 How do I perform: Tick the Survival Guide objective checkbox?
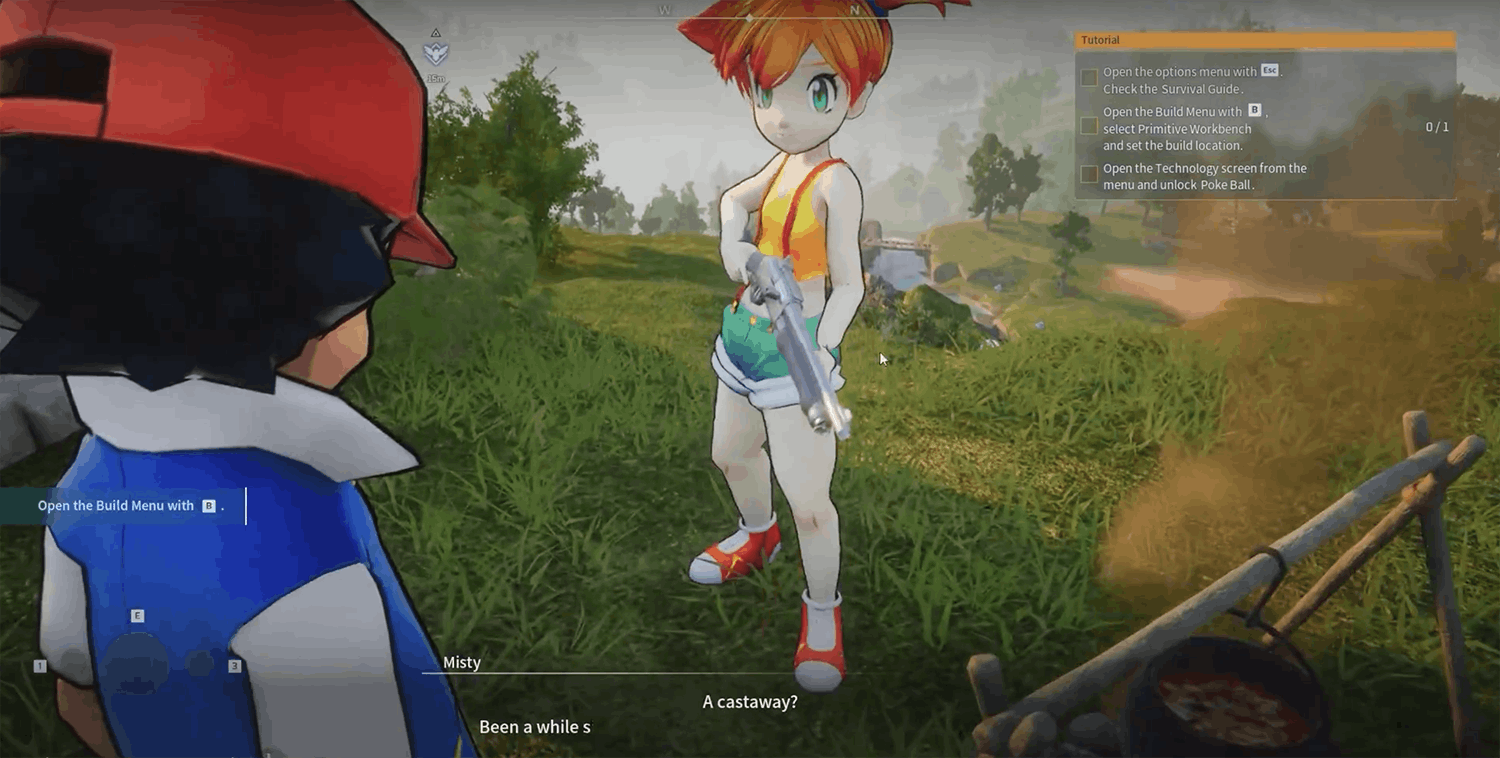[x=1089, y=77]
